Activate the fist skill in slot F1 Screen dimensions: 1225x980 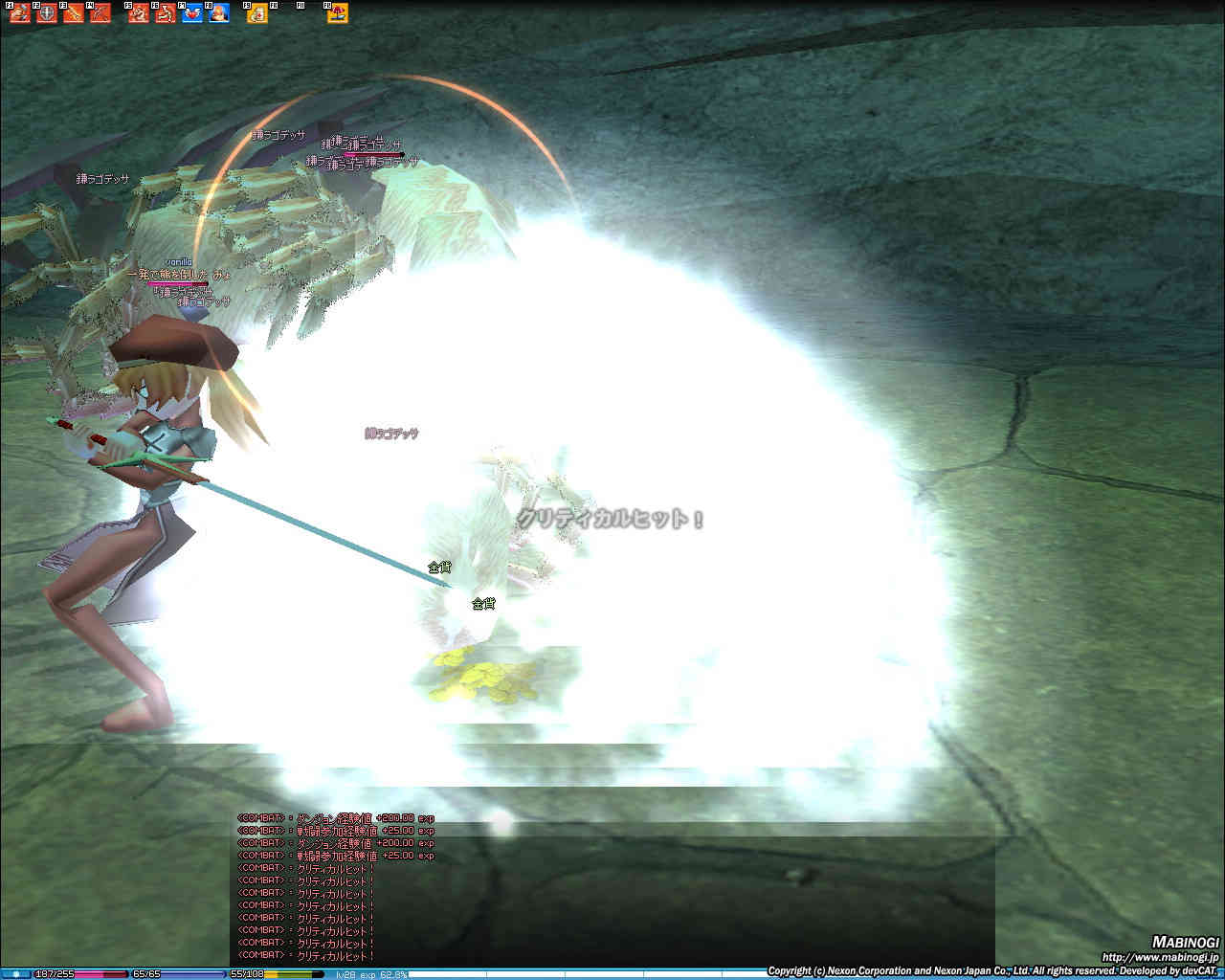pos(20,13)
